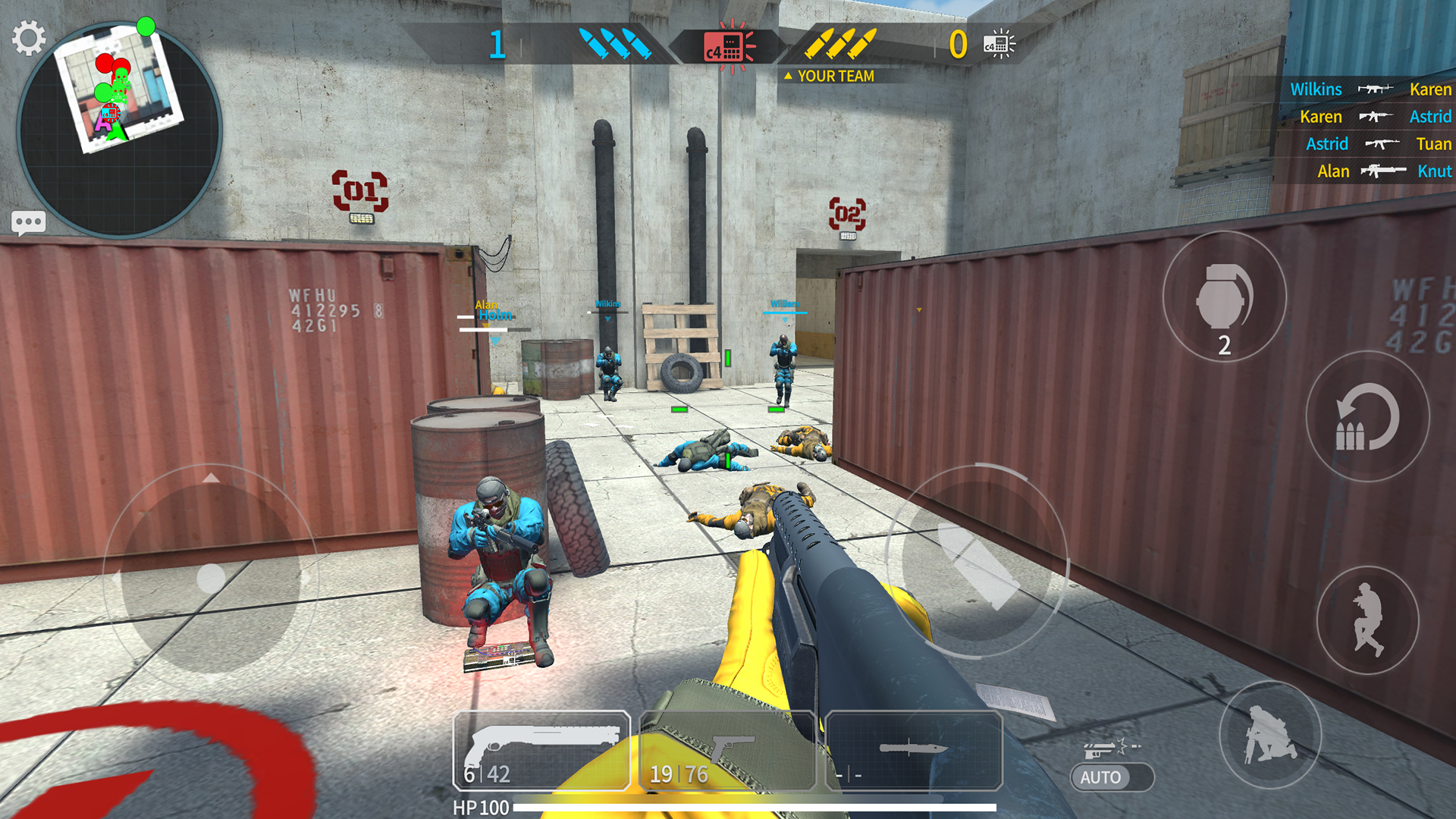Open the gear settings menu

pos(29,38)
